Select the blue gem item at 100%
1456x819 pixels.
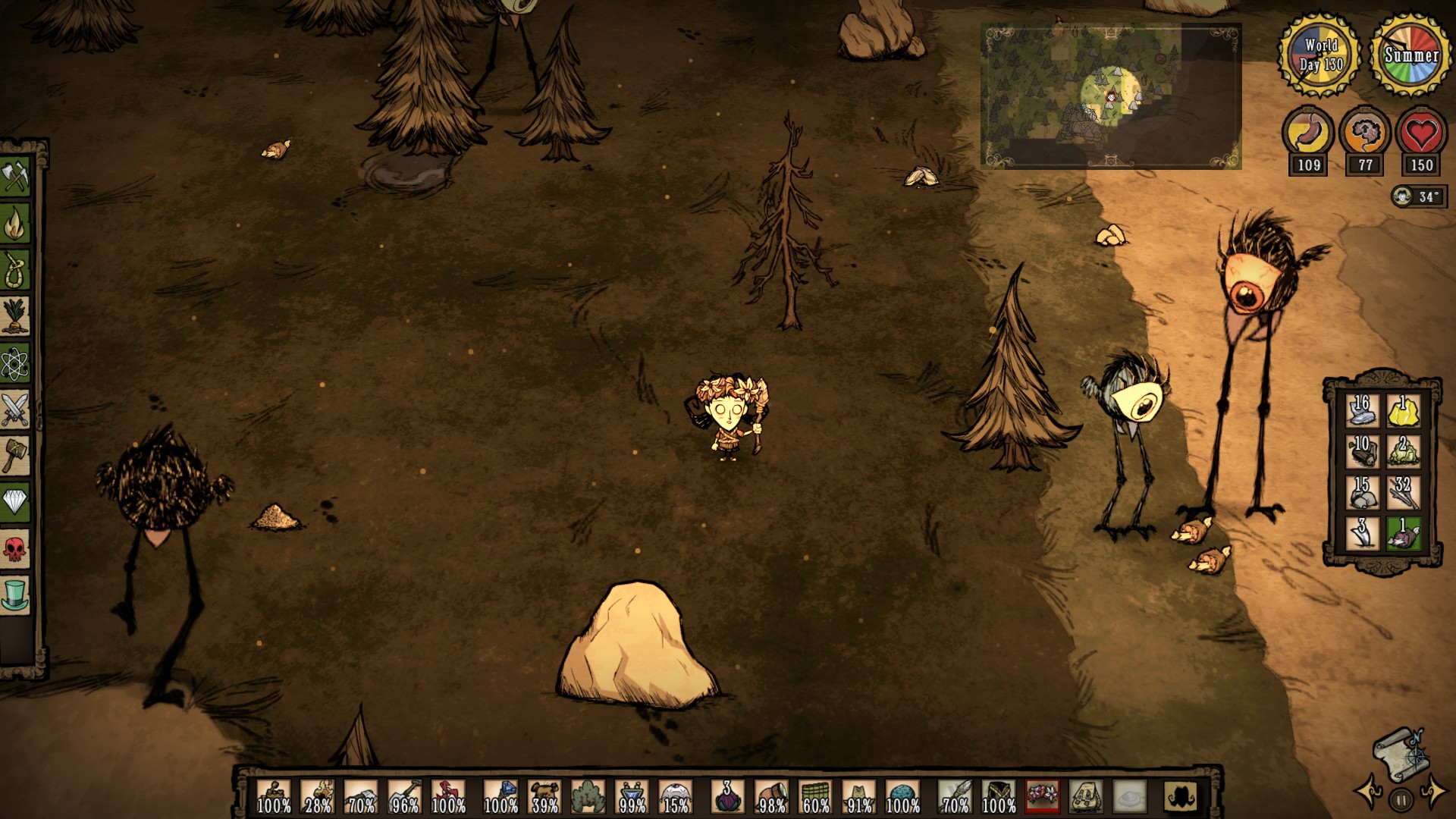coord(500,797)
